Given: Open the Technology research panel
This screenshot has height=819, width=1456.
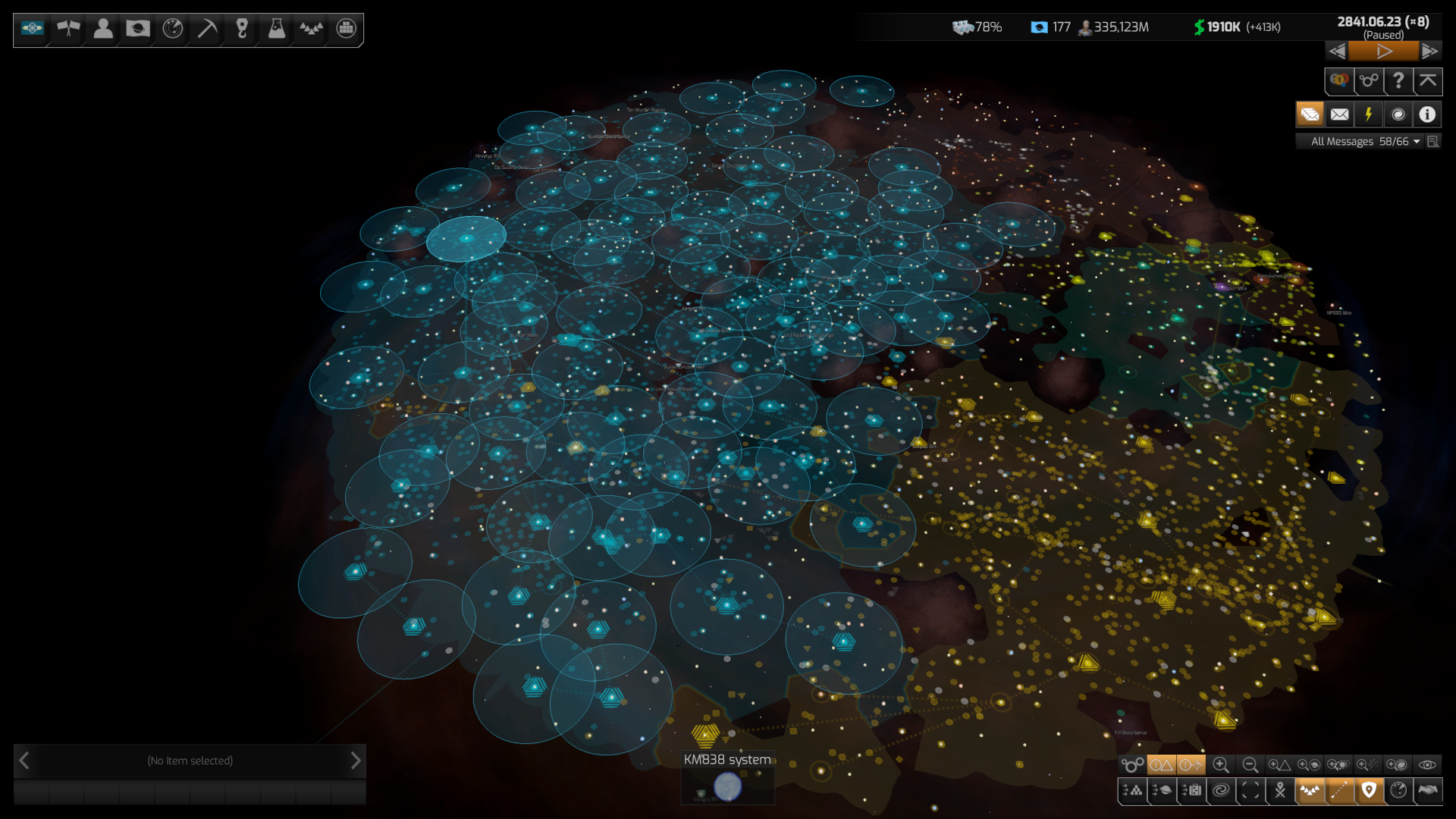Looking at the screenshot, I should click(276, 30).
